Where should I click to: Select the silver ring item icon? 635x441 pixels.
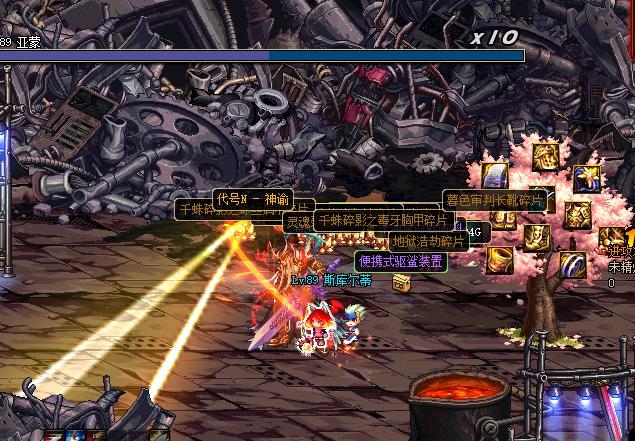click(x=572, y=264)
